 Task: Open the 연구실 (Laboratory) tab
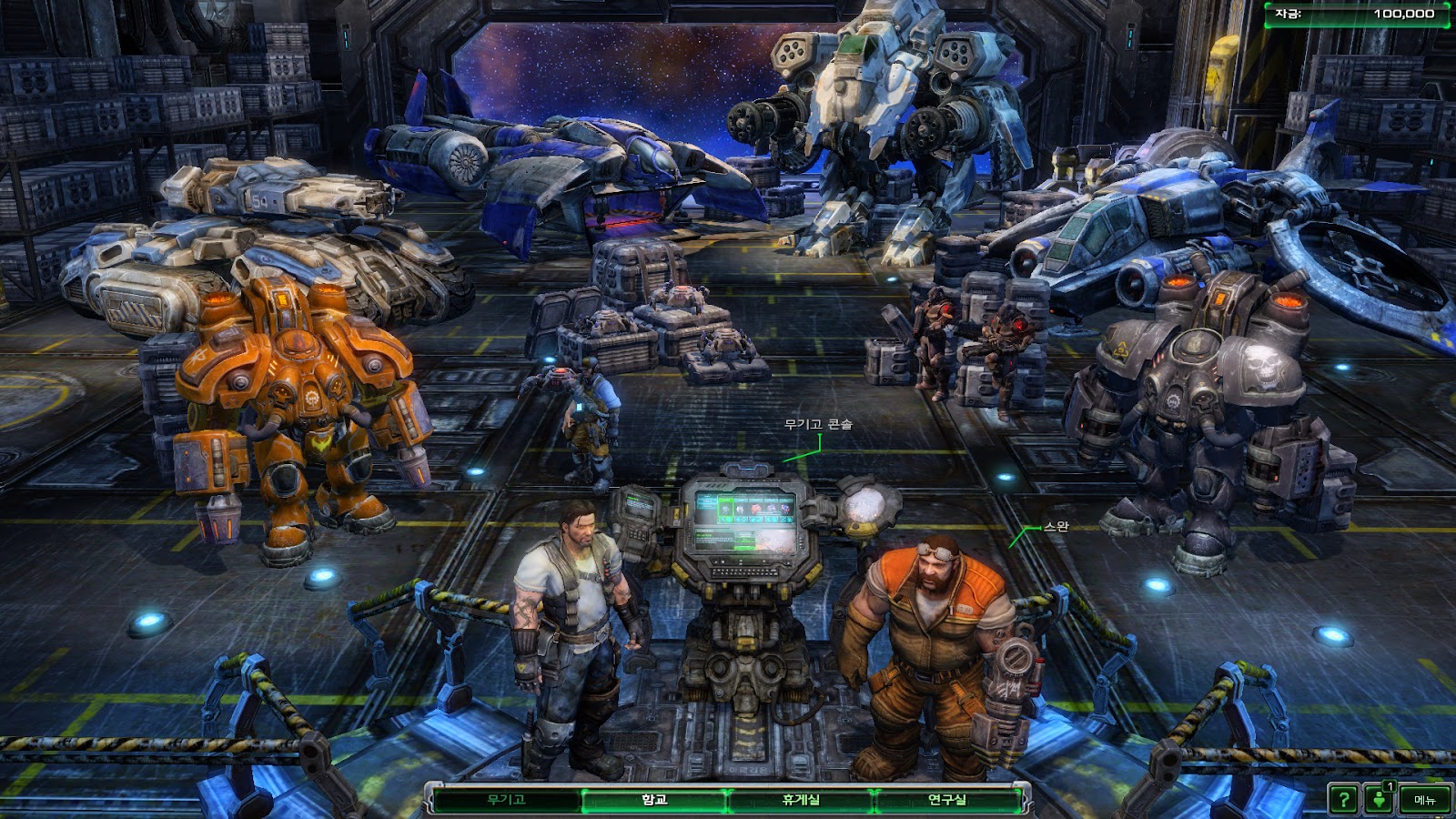pos(946,800)
